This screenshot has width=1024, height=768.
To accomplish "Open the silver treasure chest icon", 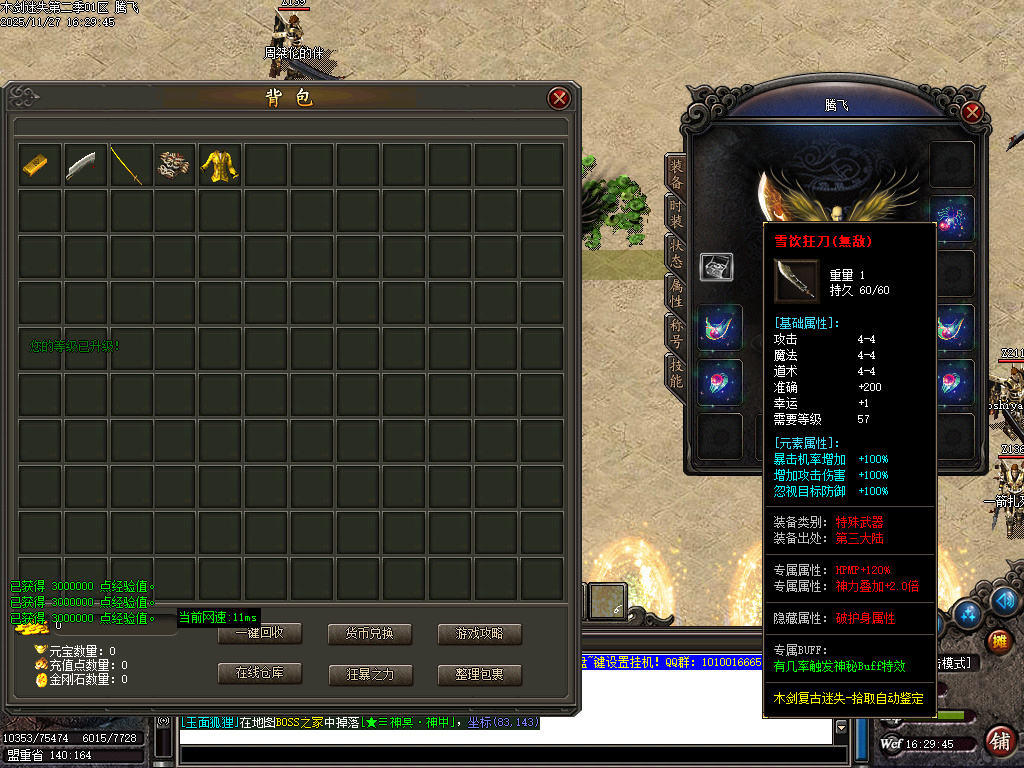I will point(716,267).
